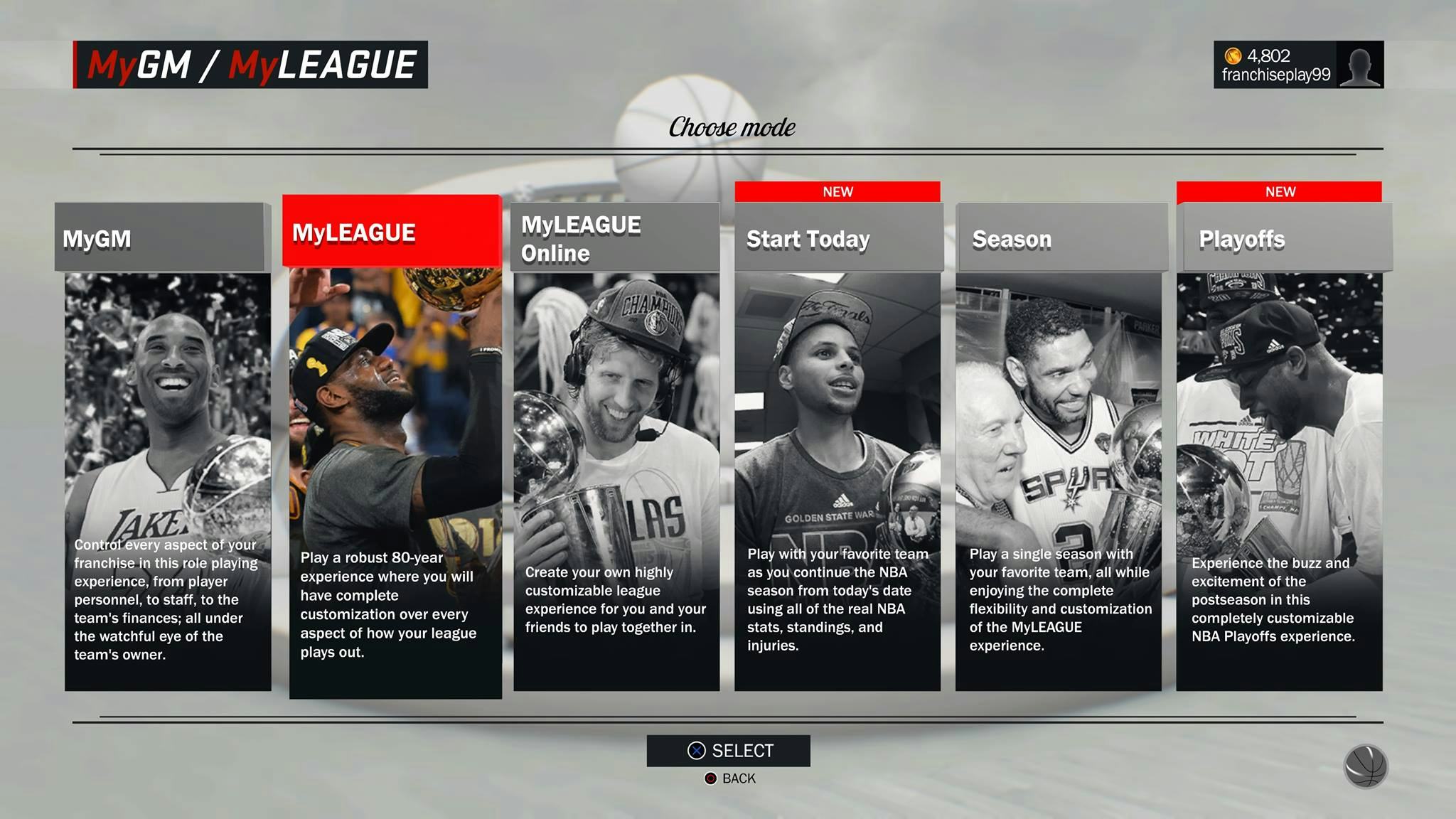
Task: Pick the Start Today mode card
Action: click(837, 446)
